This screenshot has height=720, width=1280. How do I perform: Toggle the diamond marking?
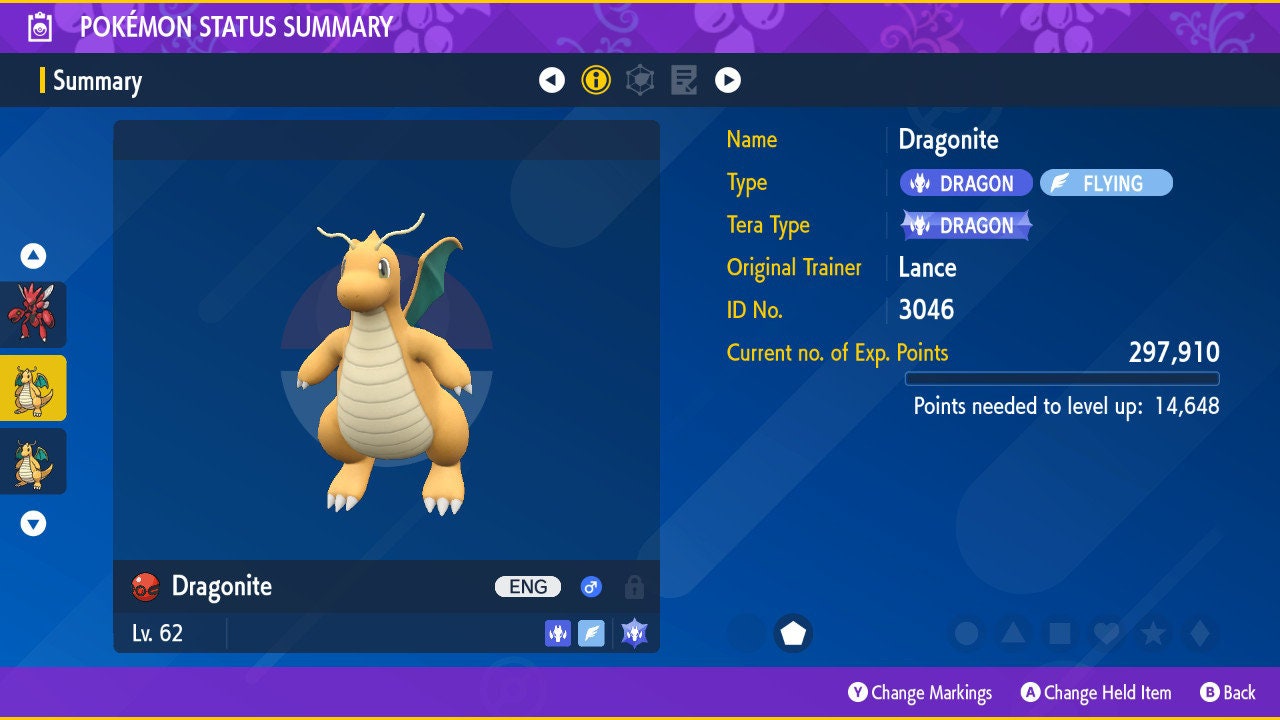pos(1199,633)
